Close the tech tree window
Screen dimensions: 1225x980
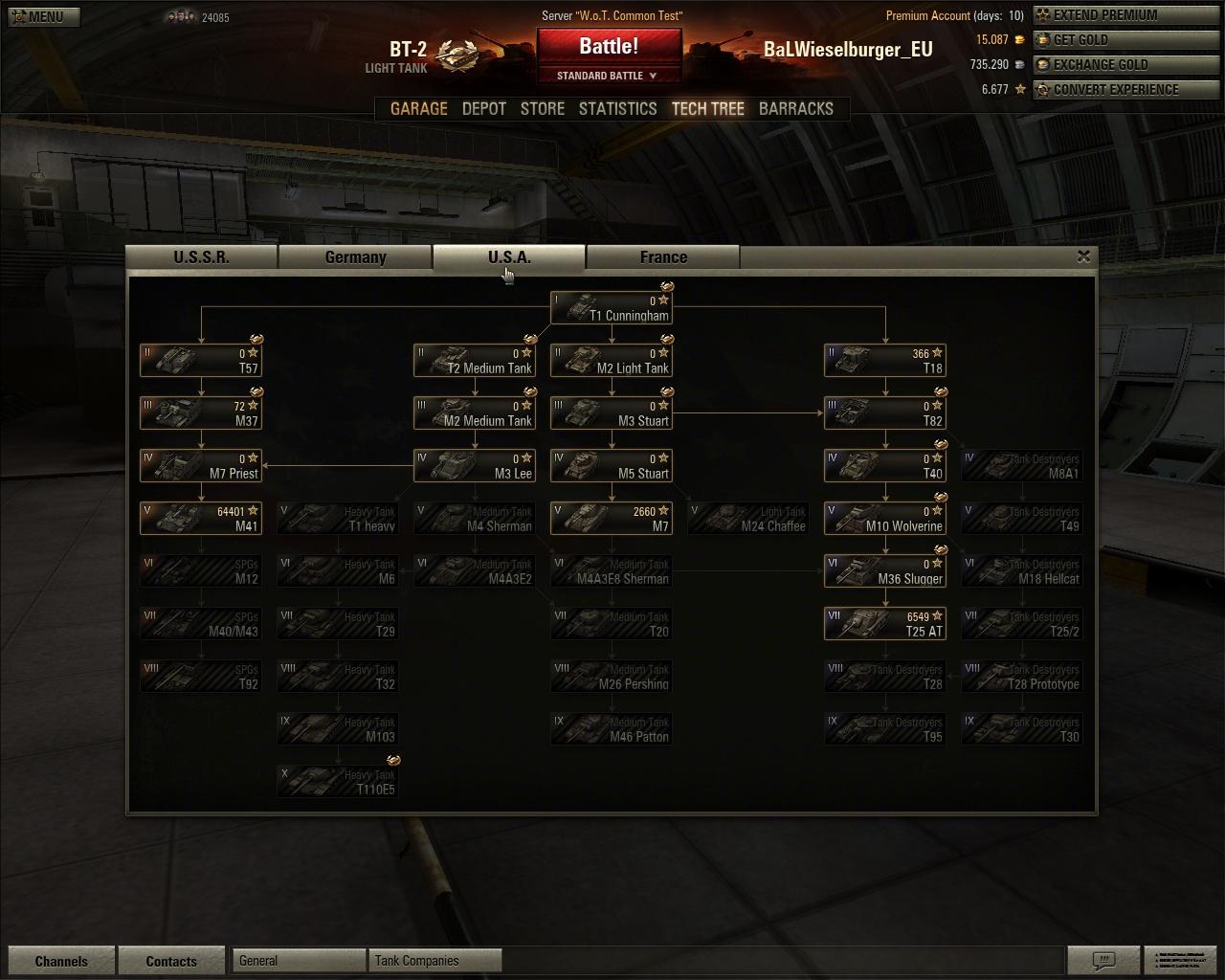[x=1083, y=256]
